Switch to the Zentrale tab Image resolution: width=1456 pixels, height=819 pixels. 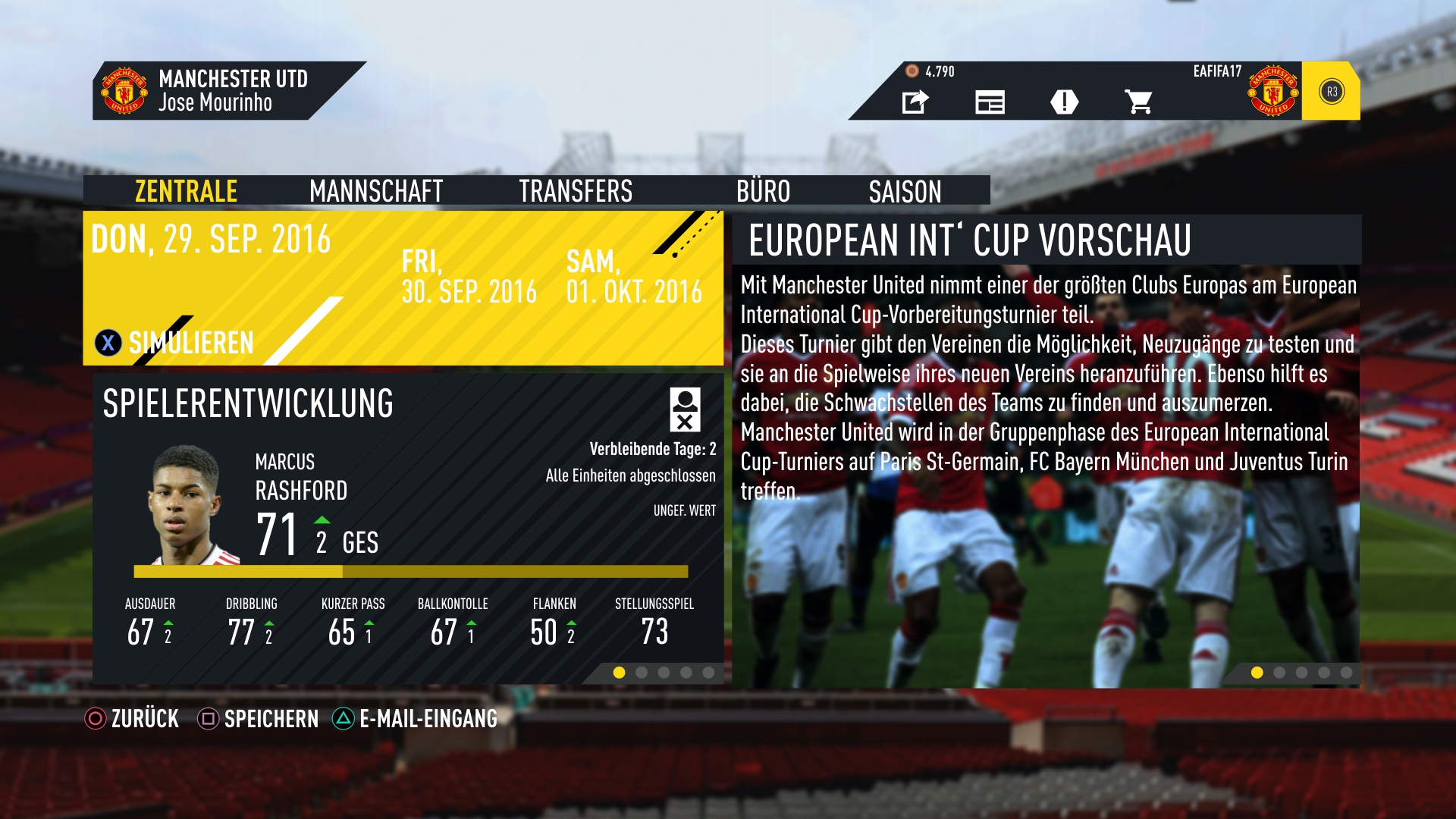click(x=186, y=191)
